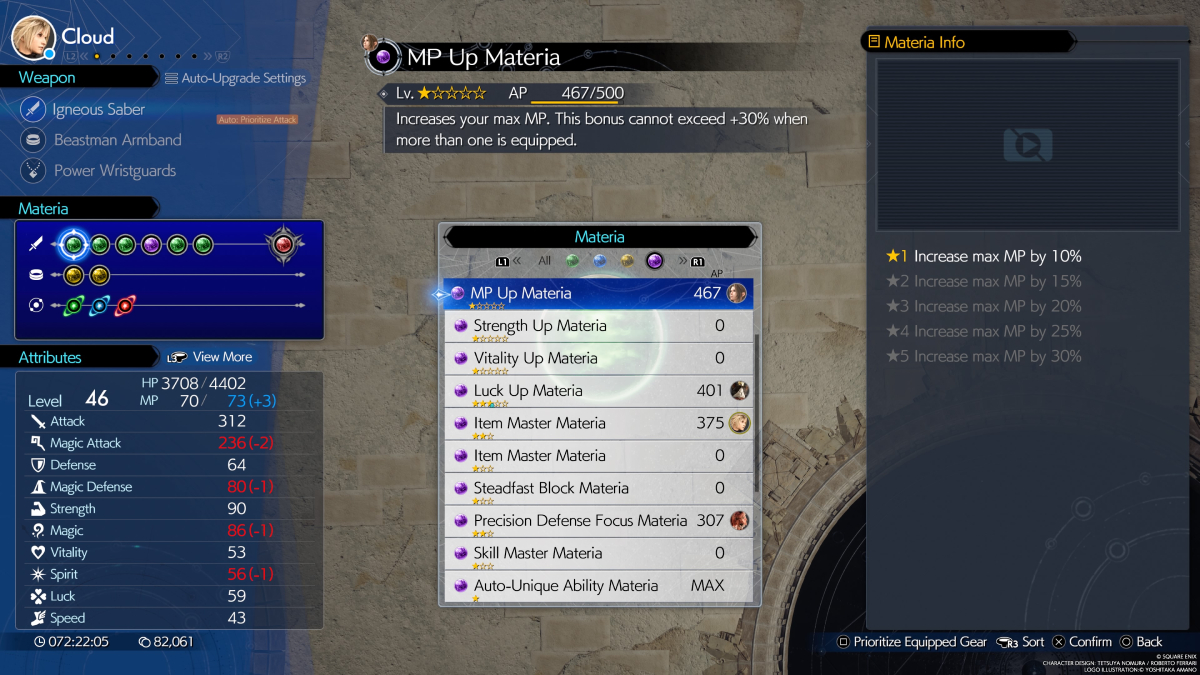This screenshot has height=675, width=1200.
Task: Pick Skill Master Materia from the list
Action: (x=597, y=553)
